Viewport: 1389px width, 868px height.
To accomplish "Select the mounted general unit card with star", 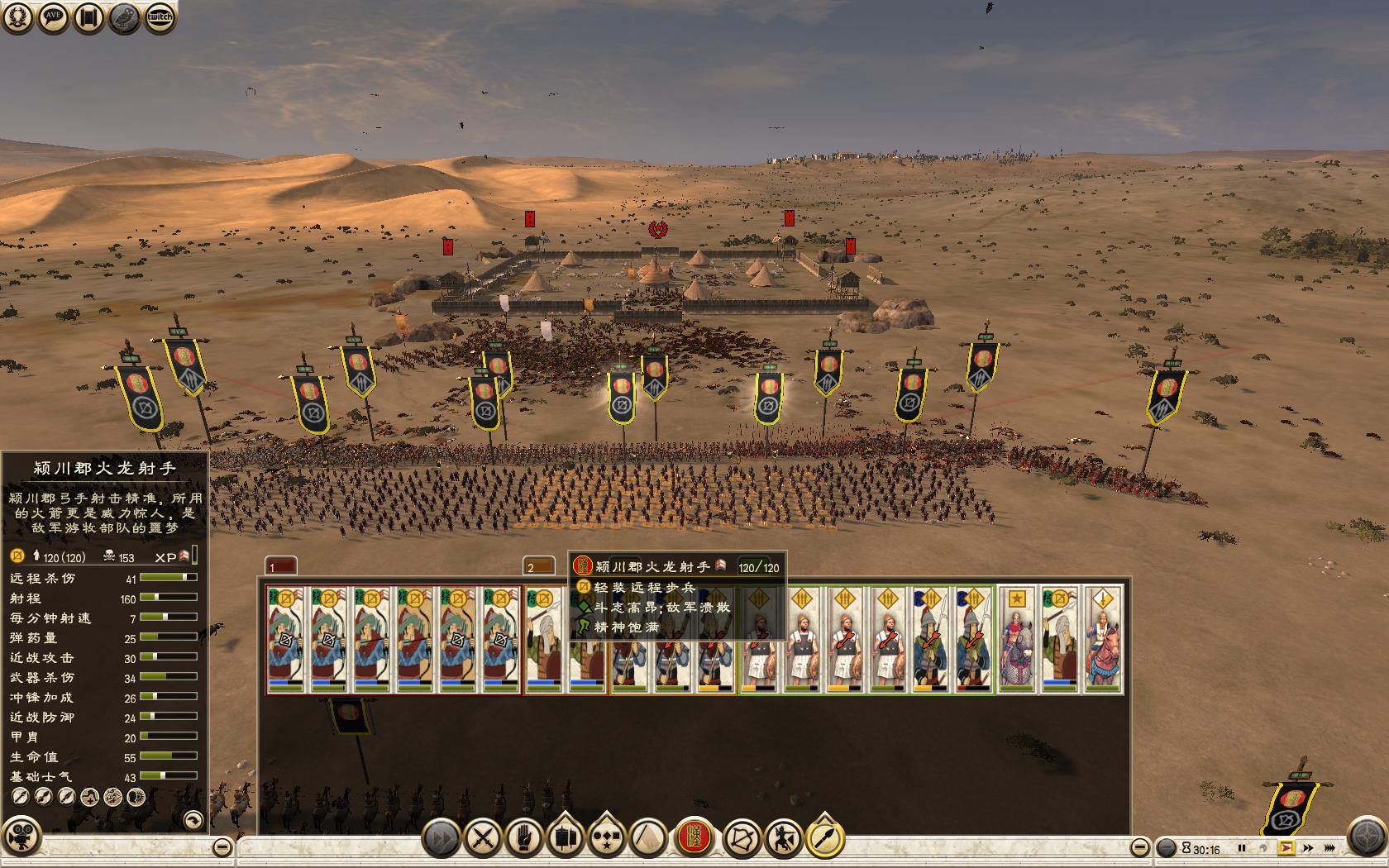I will [1016, 639].
